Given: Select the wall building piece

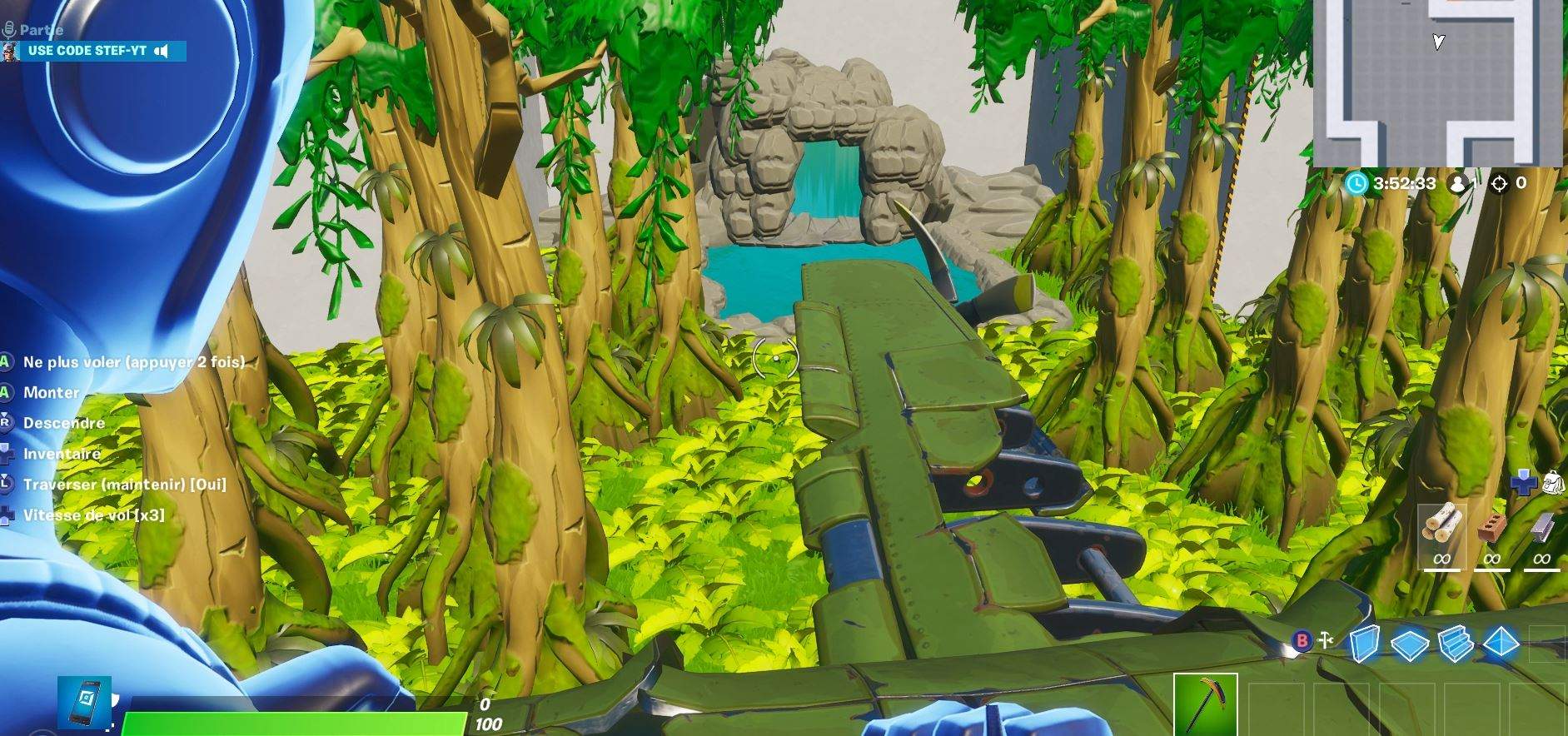Looking at the screenshot, I should 1363,644.
